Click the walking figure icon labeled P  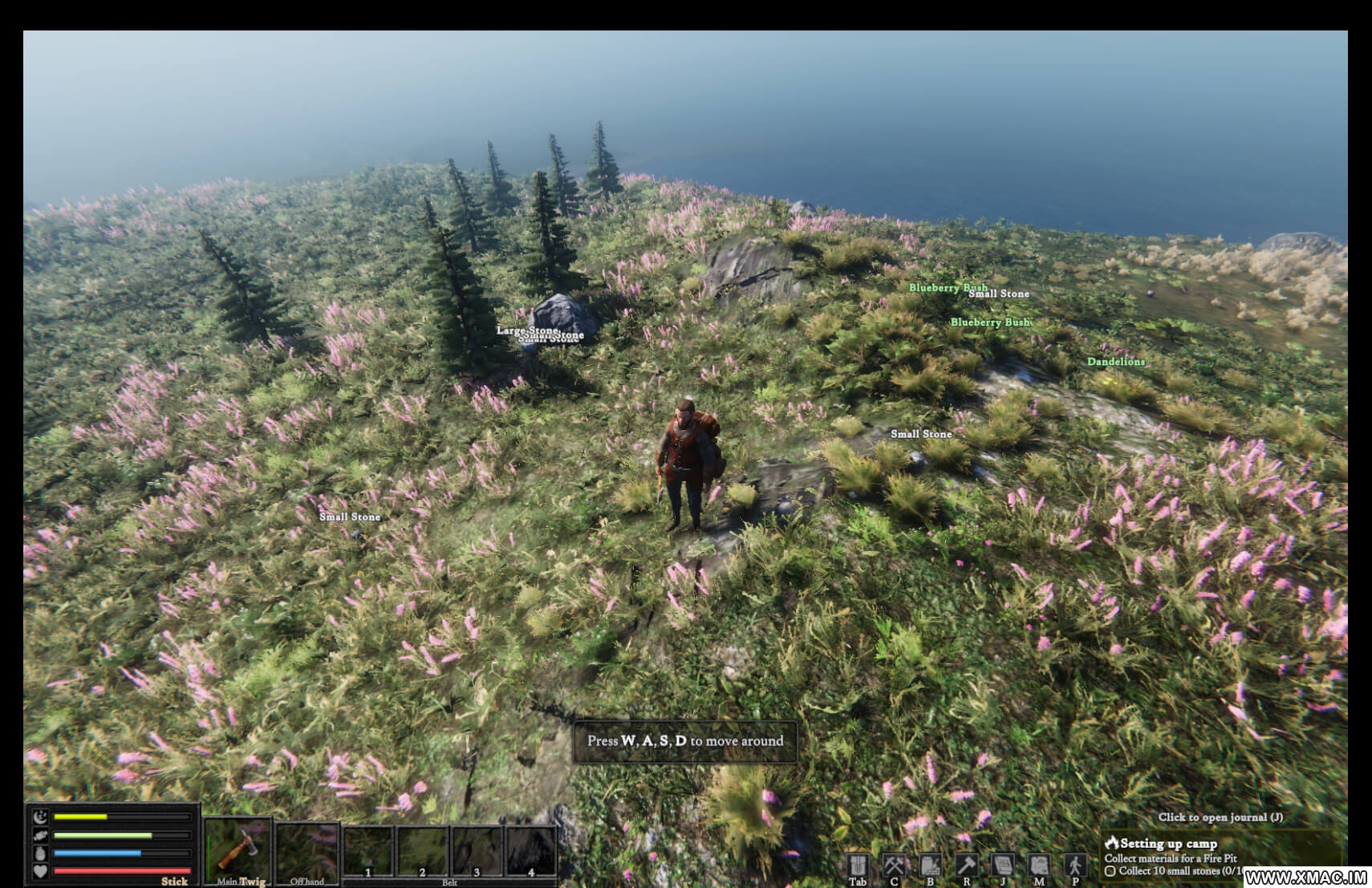(1075, 866)
